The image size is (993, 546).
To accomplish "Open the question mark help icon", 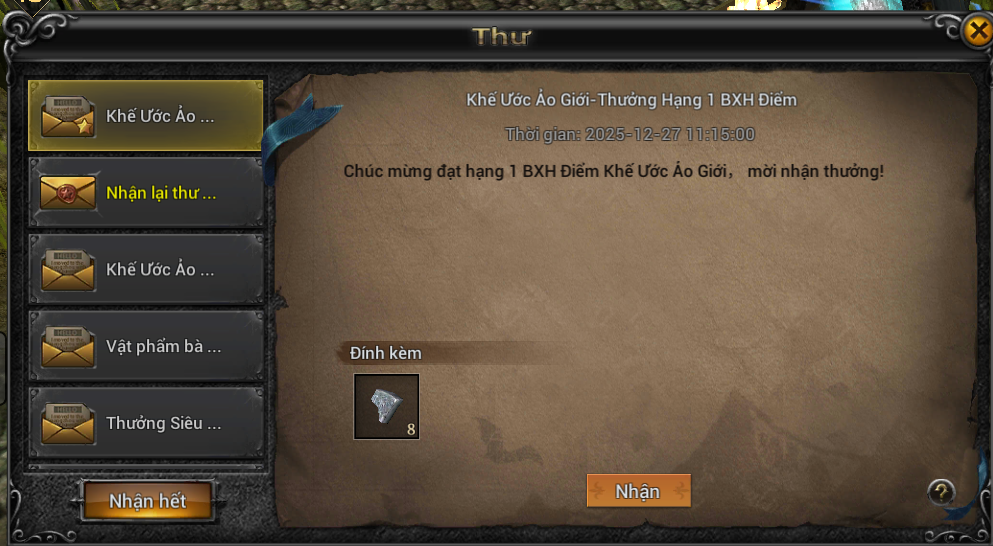I will [x=940, y=491].
